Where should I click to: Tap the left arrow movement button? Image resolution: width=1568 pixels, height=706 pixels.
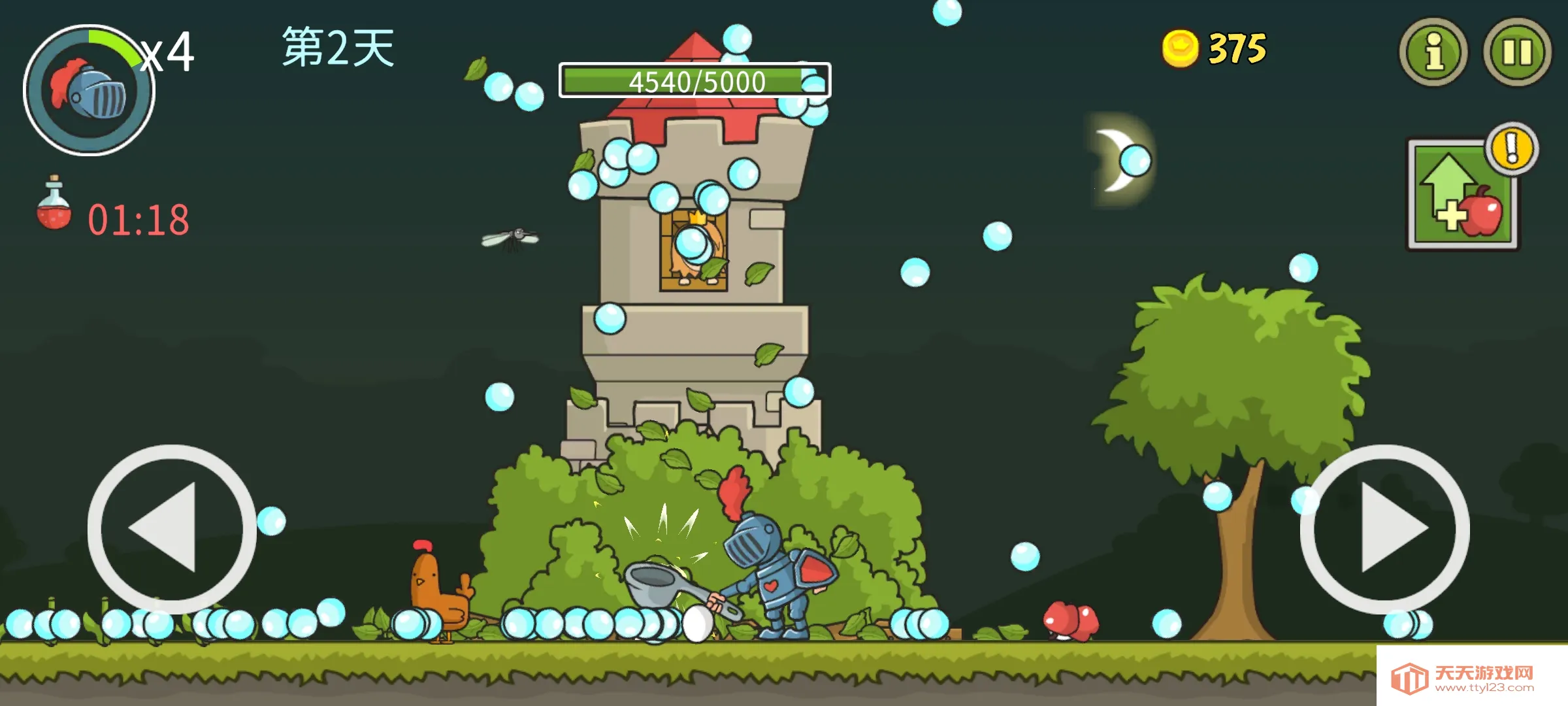[171, 528]
